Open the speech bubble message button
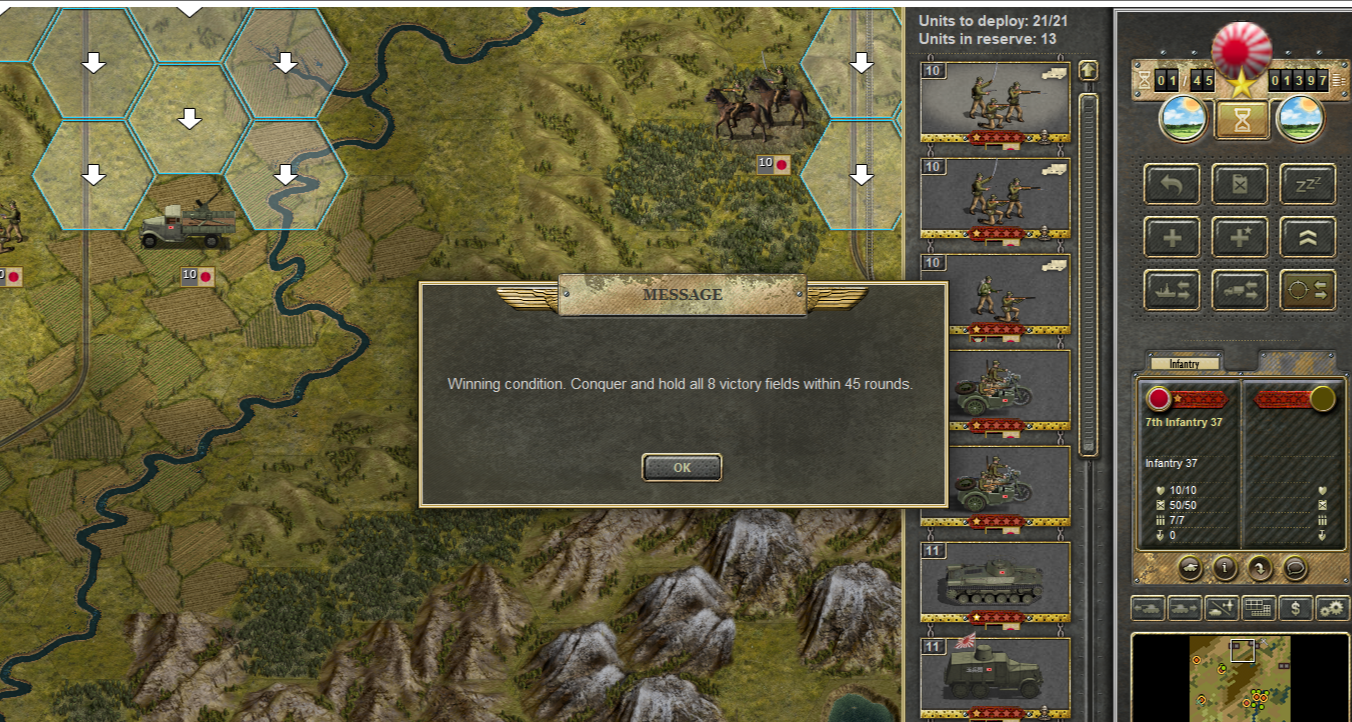 1294,568
